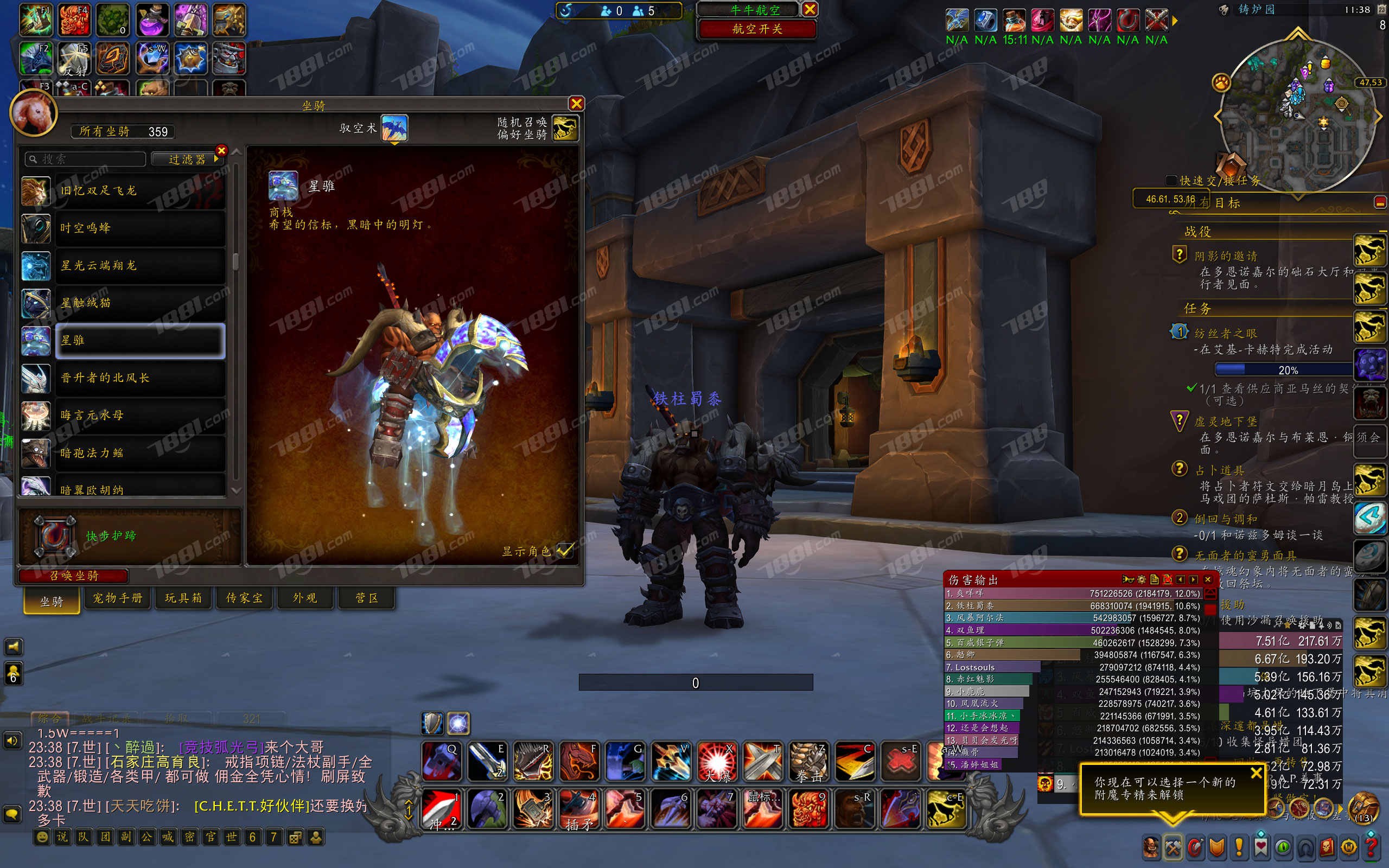The width and height of the screenshot is (1389, 868).
Task: Select 晋升者的北风长 mount row
Action: (x=139, y=378)
